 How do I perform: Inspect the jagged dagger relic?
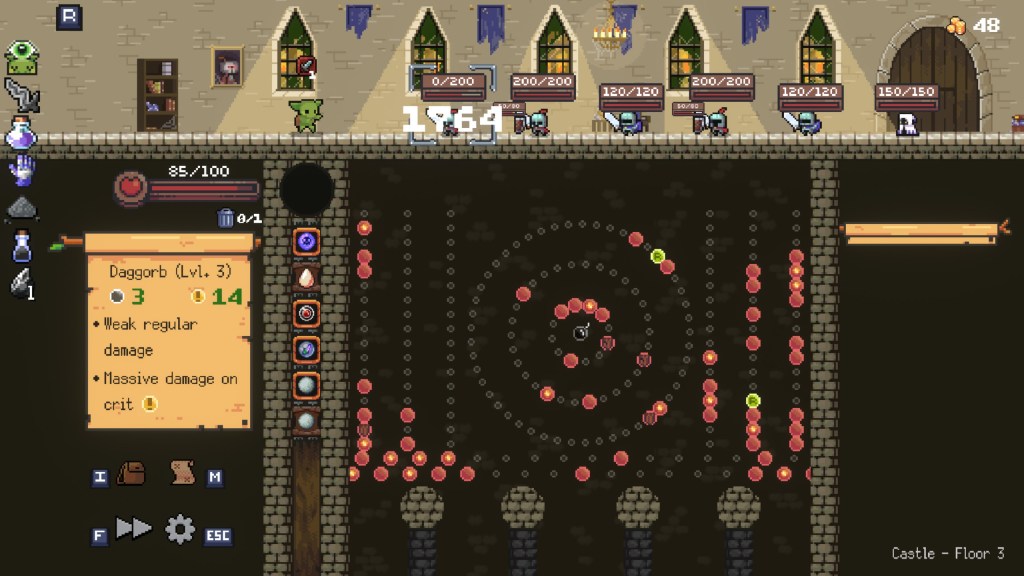(x=21, y=95)
